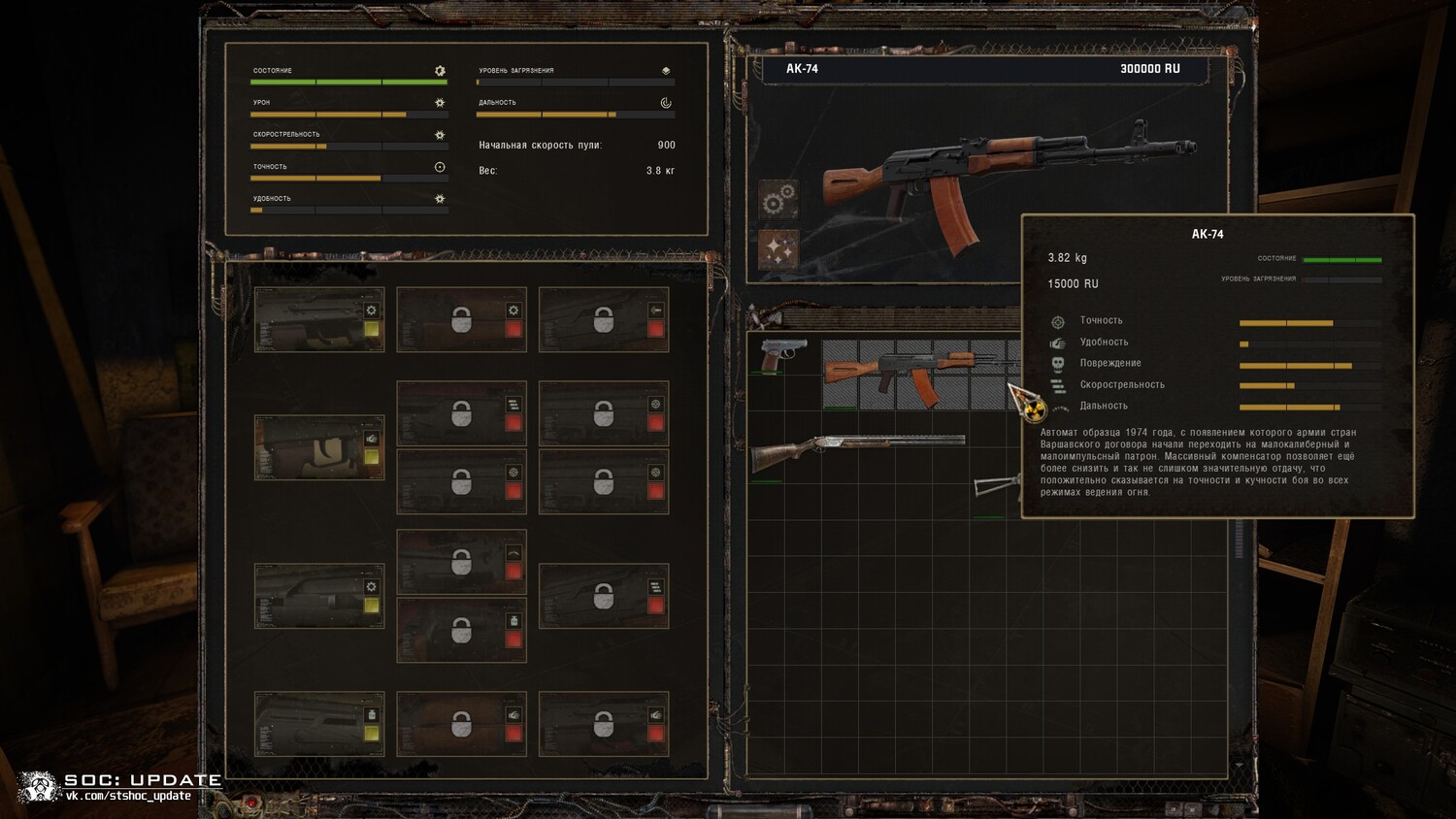1456x819 pixels.
Task: Select the available pistol grip upgrade tile
Action: [318, 447]
